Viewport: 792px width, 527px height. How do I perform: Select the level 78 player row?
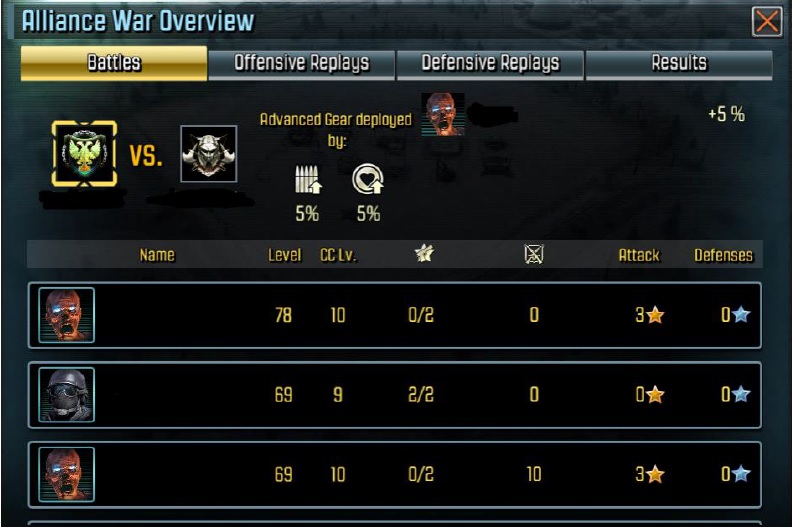click(x=395, y=315)
